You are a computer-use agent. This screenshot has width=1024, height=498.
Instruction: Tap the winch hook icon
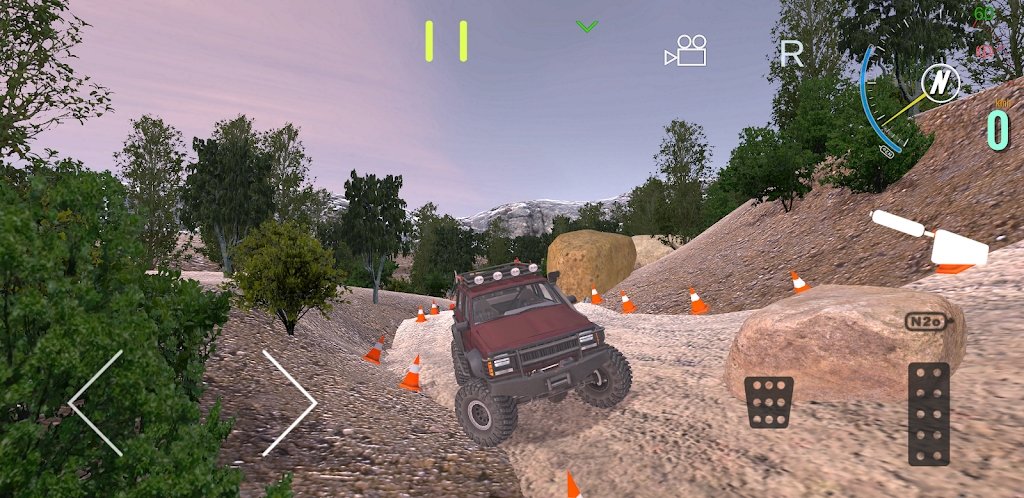pos(930,240)
